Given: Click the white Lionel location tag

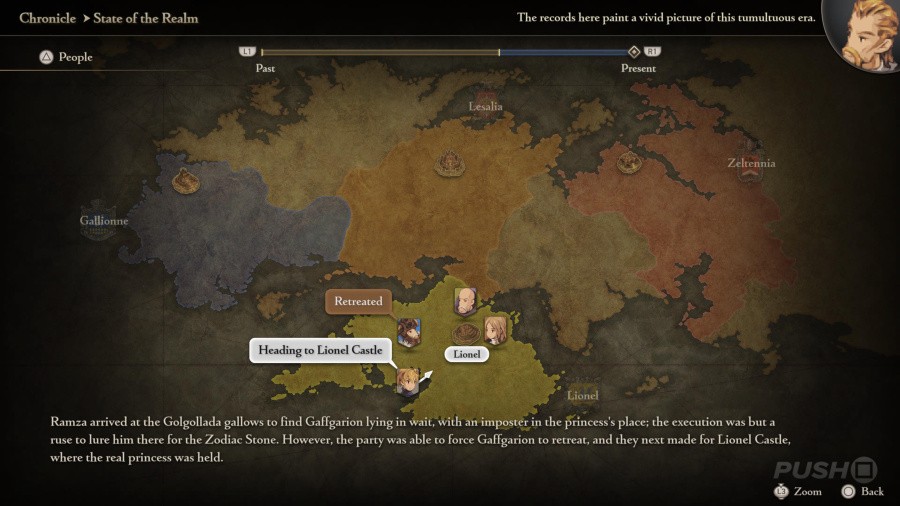Looking at the screenshot, I should pyautogui.click(x=467, y=354).
